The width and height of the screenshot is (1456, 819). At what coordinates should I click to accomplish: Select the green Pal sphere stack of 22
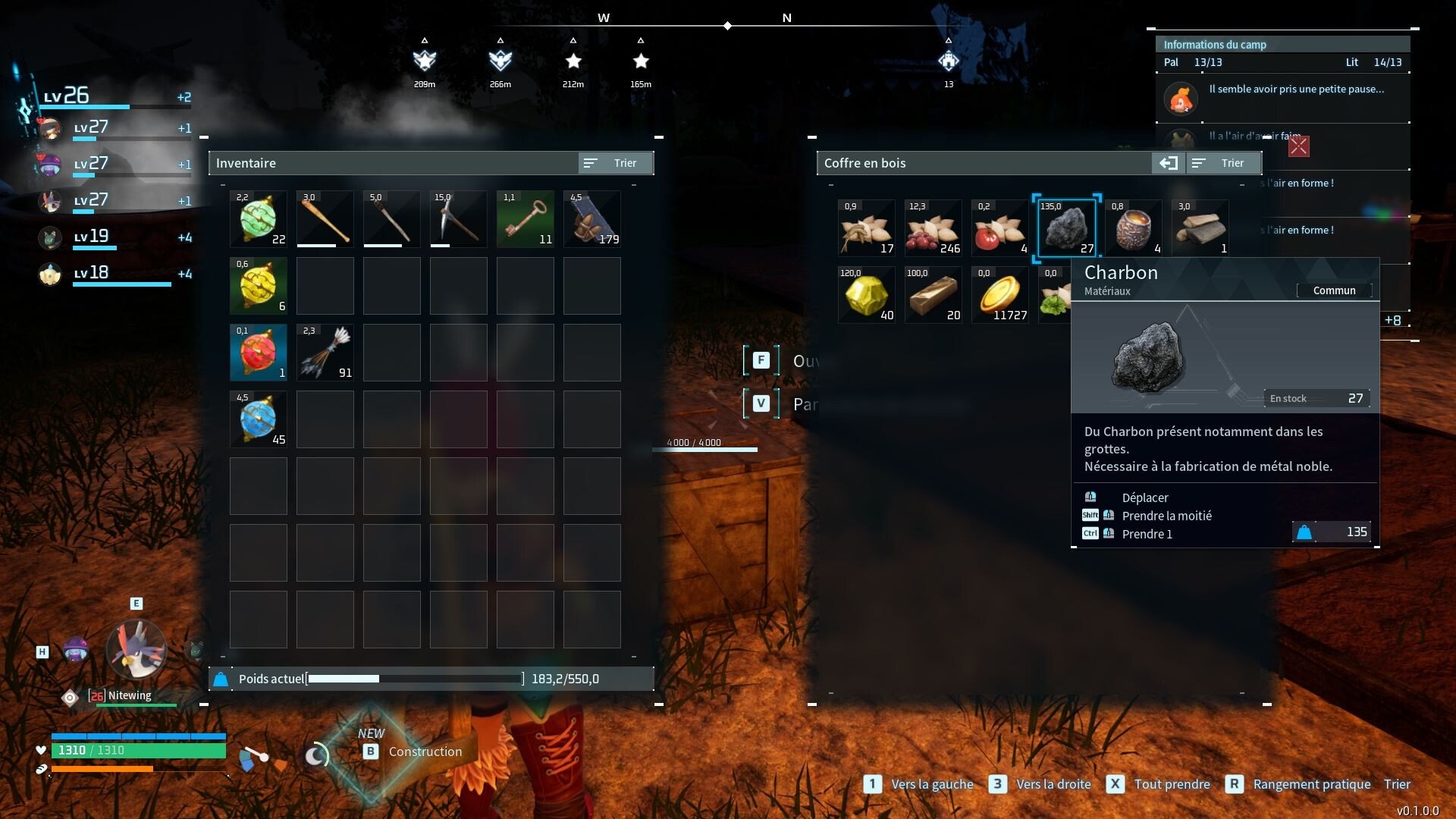pyautogui.click(x=259, y=219)
